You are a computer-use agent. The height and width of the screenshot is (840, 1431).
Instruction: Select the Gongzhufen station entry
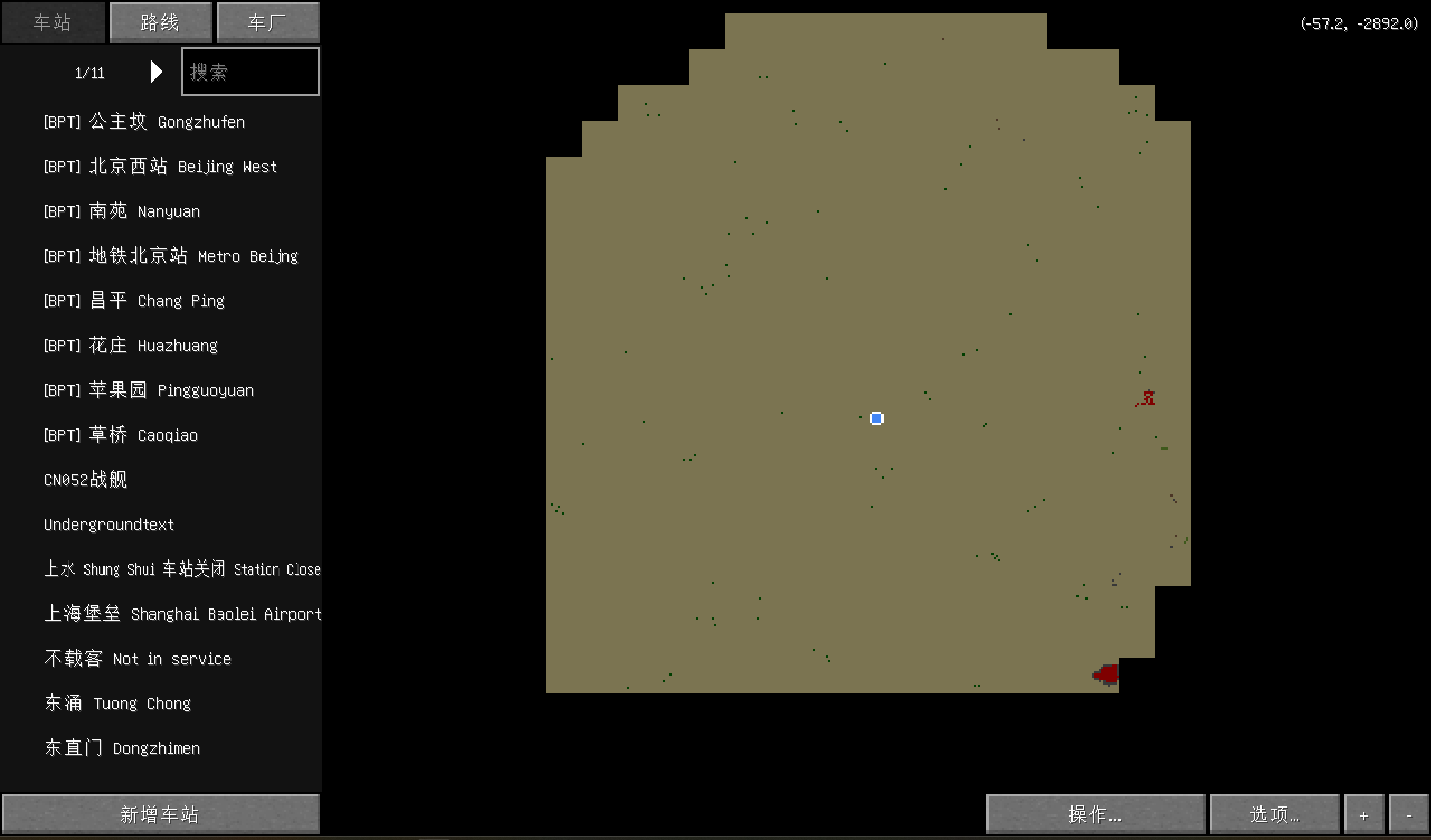point(144,122)
